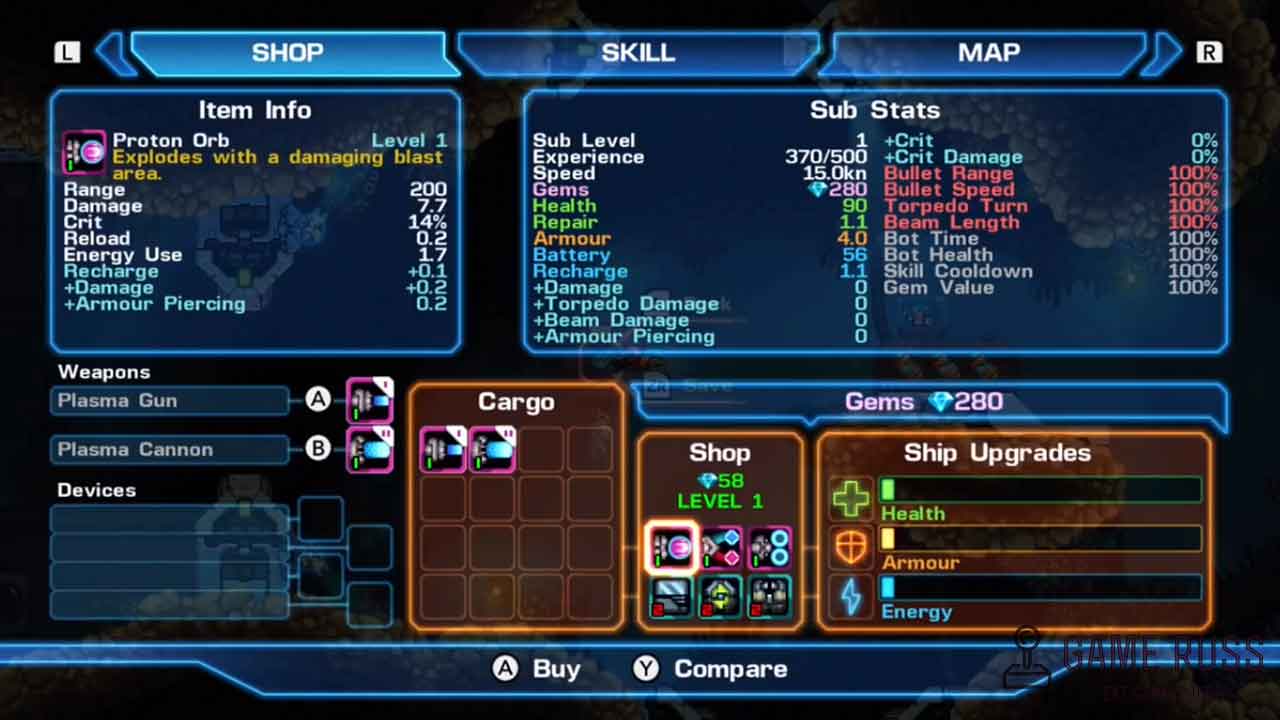Upgrade ship Health with green cross
1280x720 pixels.
click(x=851, y=497)
